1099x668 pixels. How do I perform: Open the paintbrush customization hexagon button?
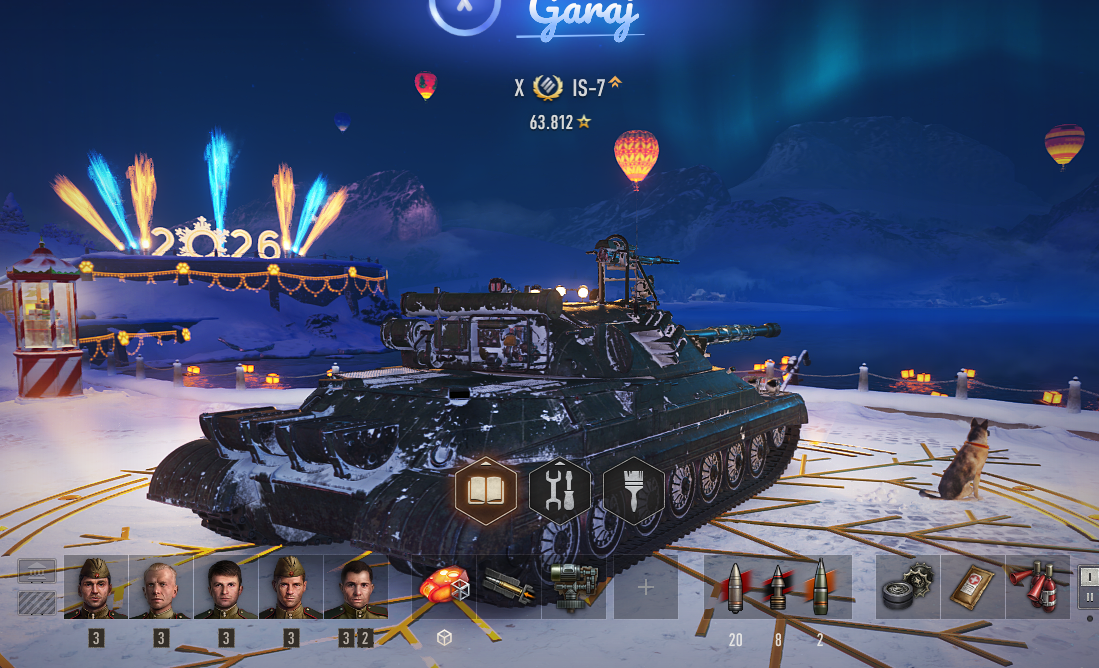[634, 490]
